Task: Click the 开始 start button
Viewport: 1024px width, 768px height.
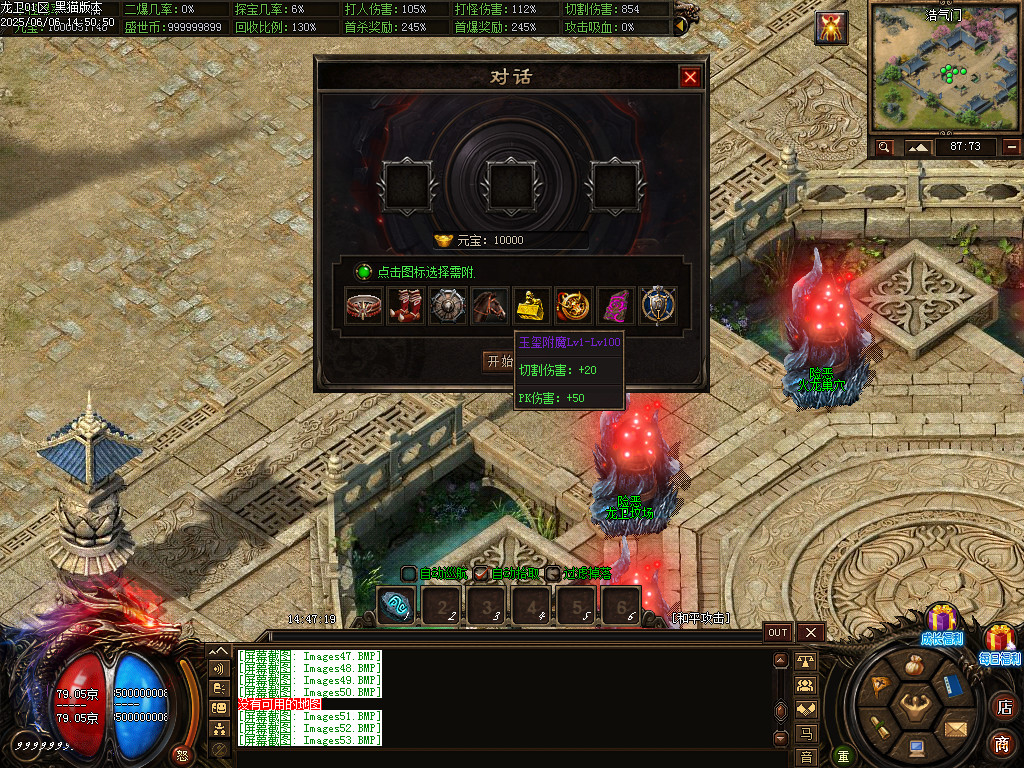Action: 498,362
